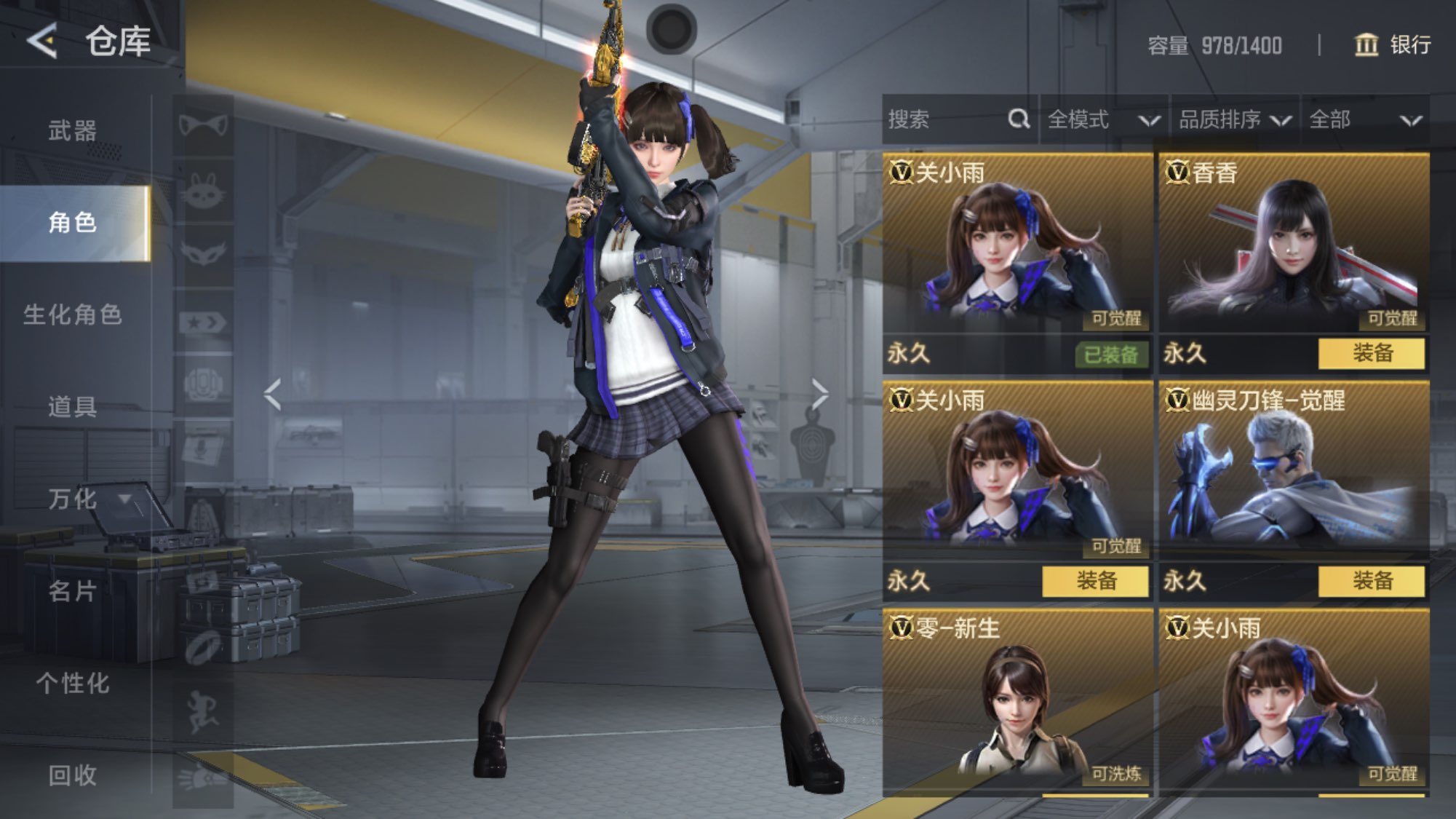The width and height of the screenshot is (1456, 819).
Task: Switch to the 万化 tab
Action: 73,499
